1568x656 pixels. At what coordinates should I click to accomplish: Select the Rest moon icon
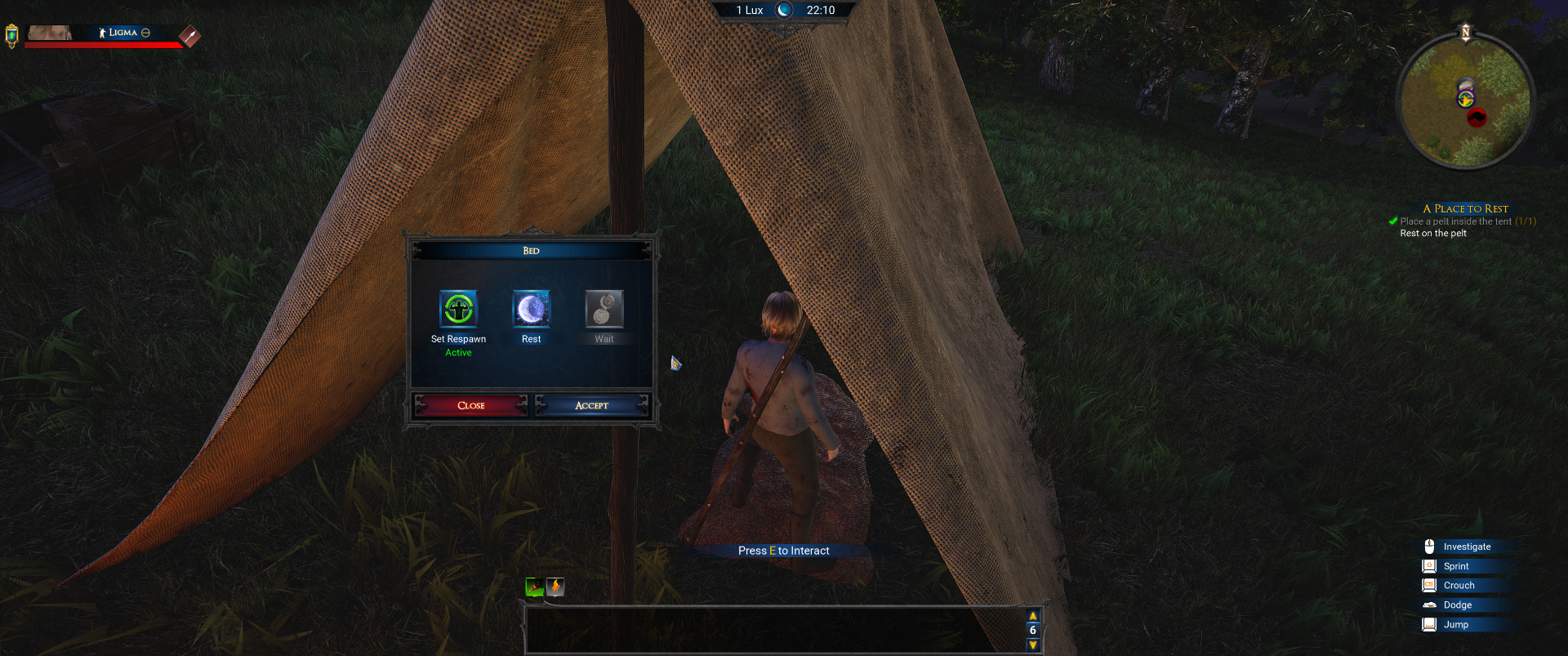tap(531, 310)
